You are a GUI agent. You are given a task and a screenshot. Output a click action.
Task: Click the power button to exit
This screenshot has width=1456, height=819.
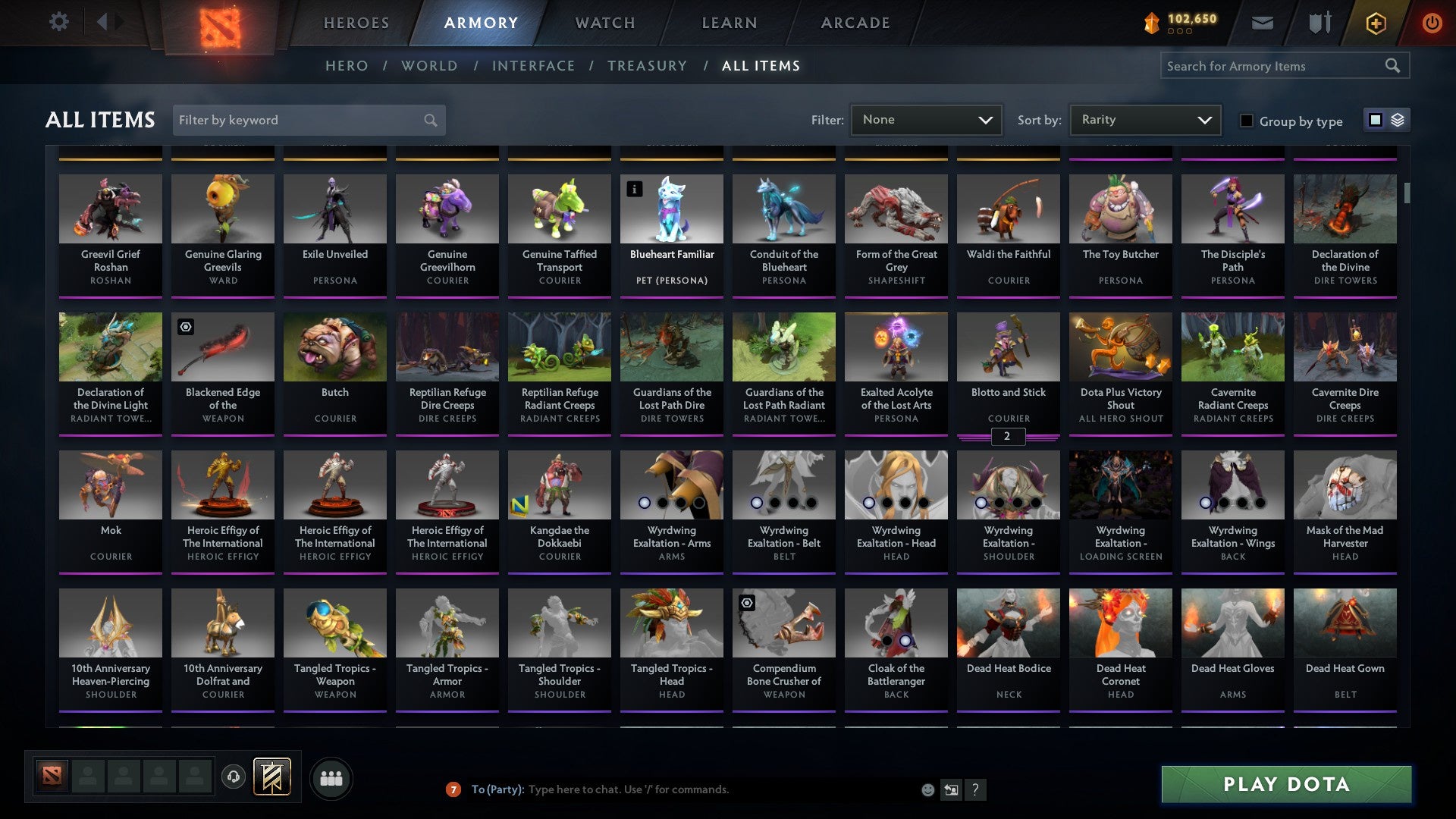[x=1432, y=23]
